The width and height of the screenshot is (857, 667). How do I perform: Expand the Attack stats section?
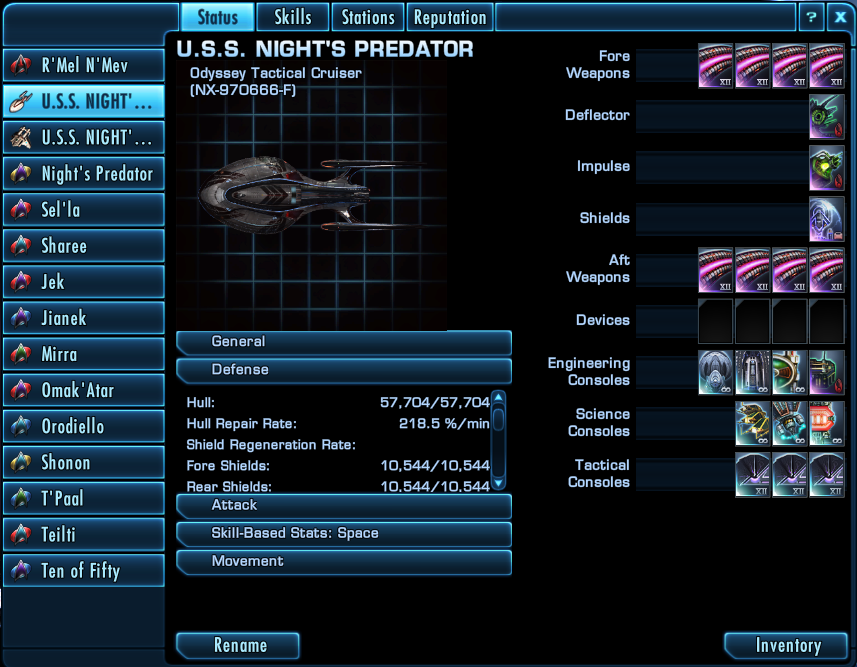(343, 506)
